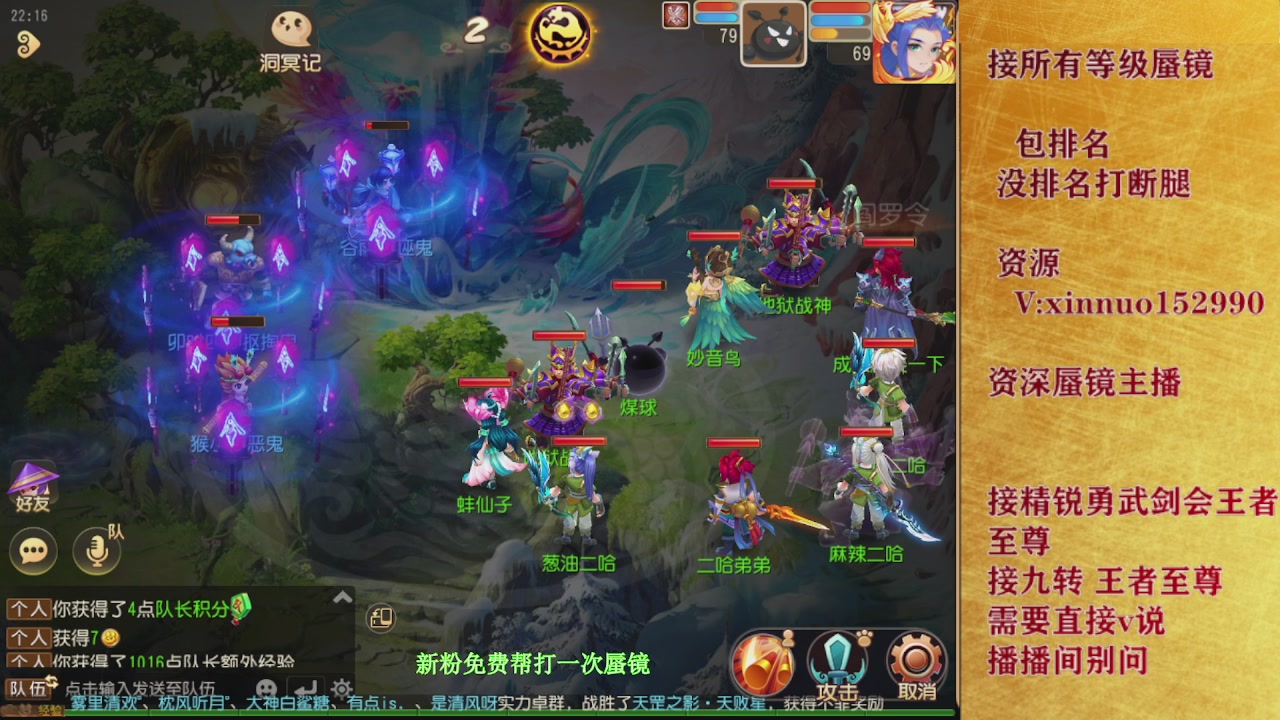Switch chat channel using the 队伍 arrows
Screen dimensions: 1280x720
[51, 682]
